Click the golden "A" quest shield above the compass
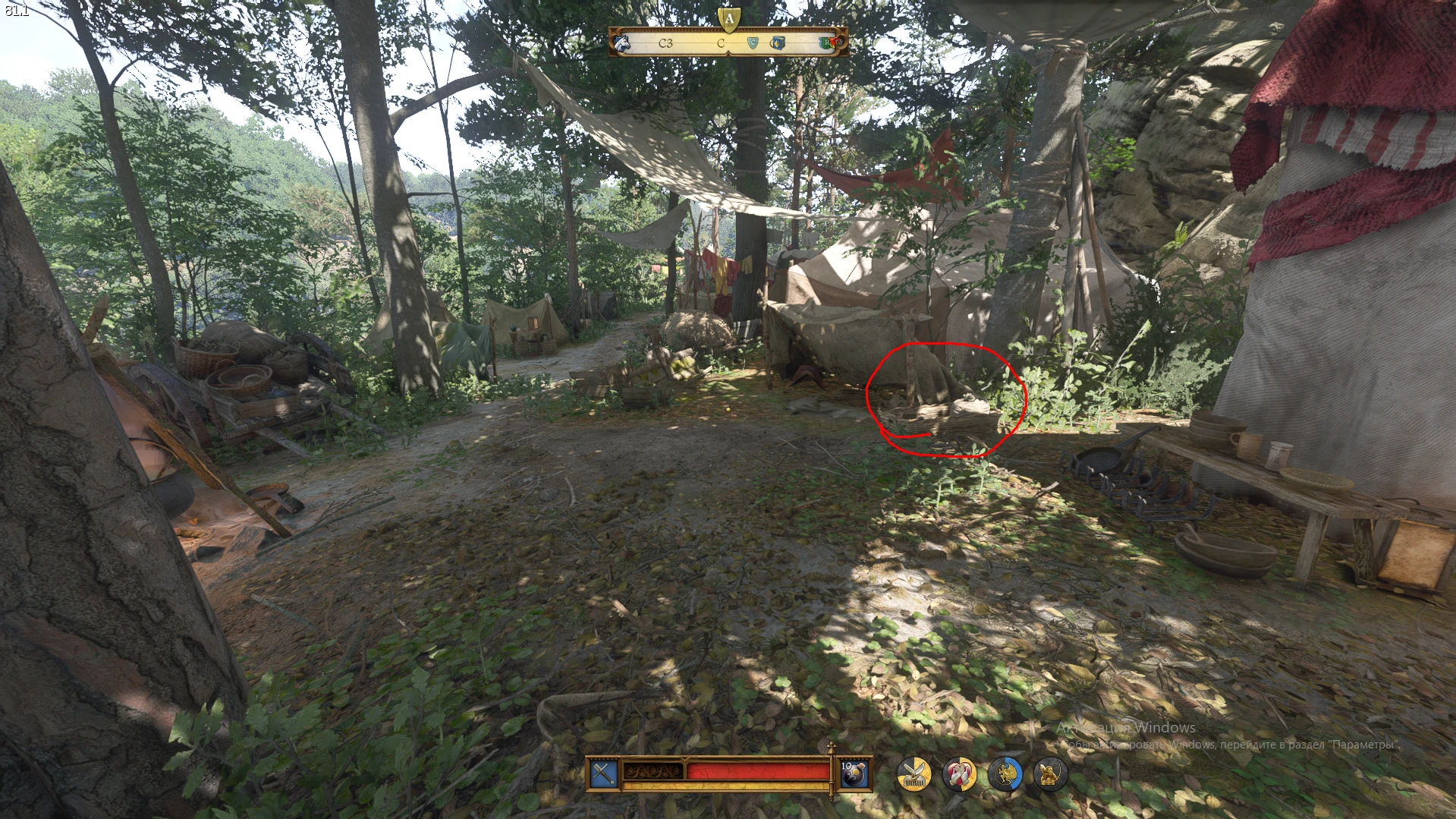1456x819 pixels. [728, 19]
